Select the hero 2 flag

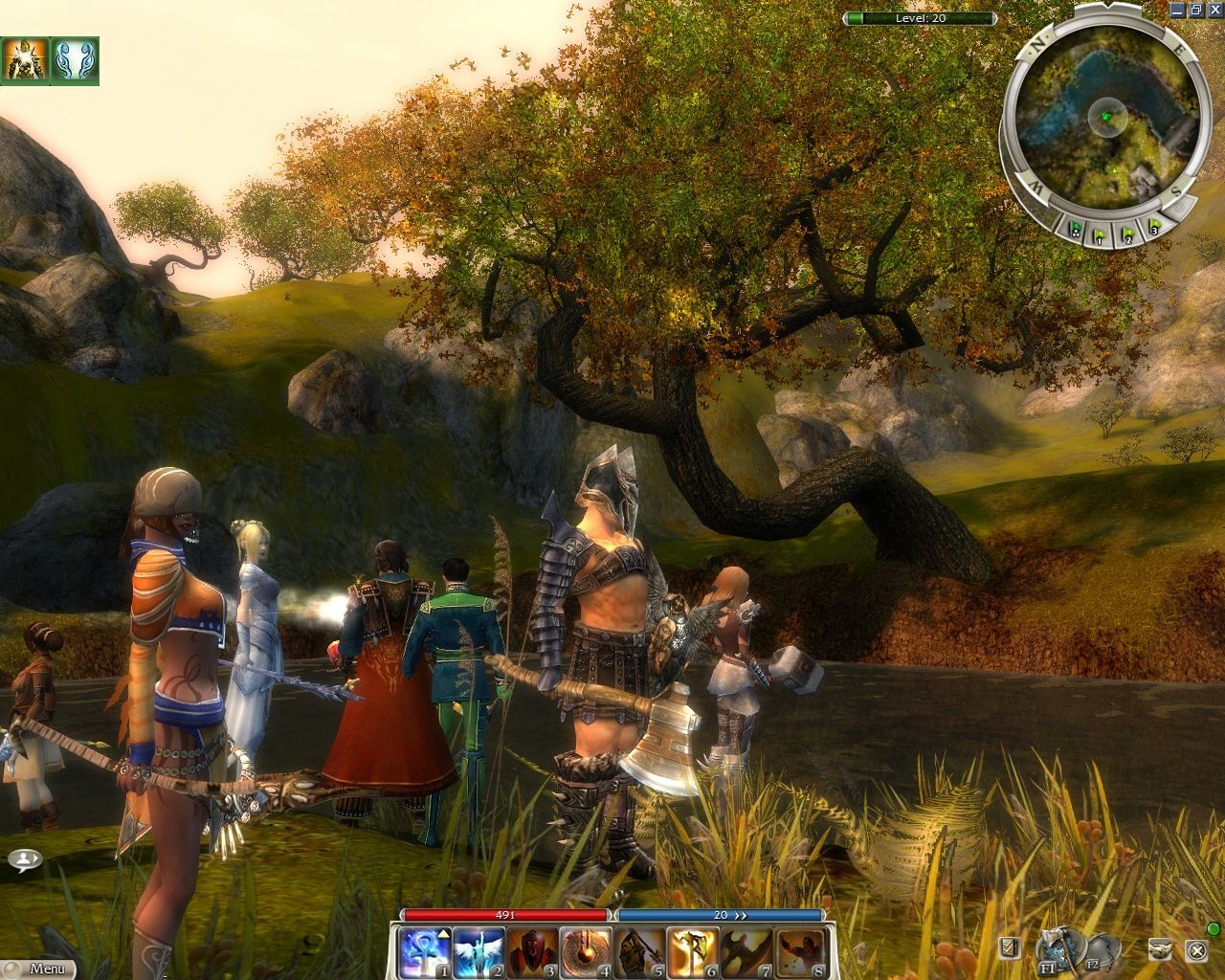tap(1128, 234)
